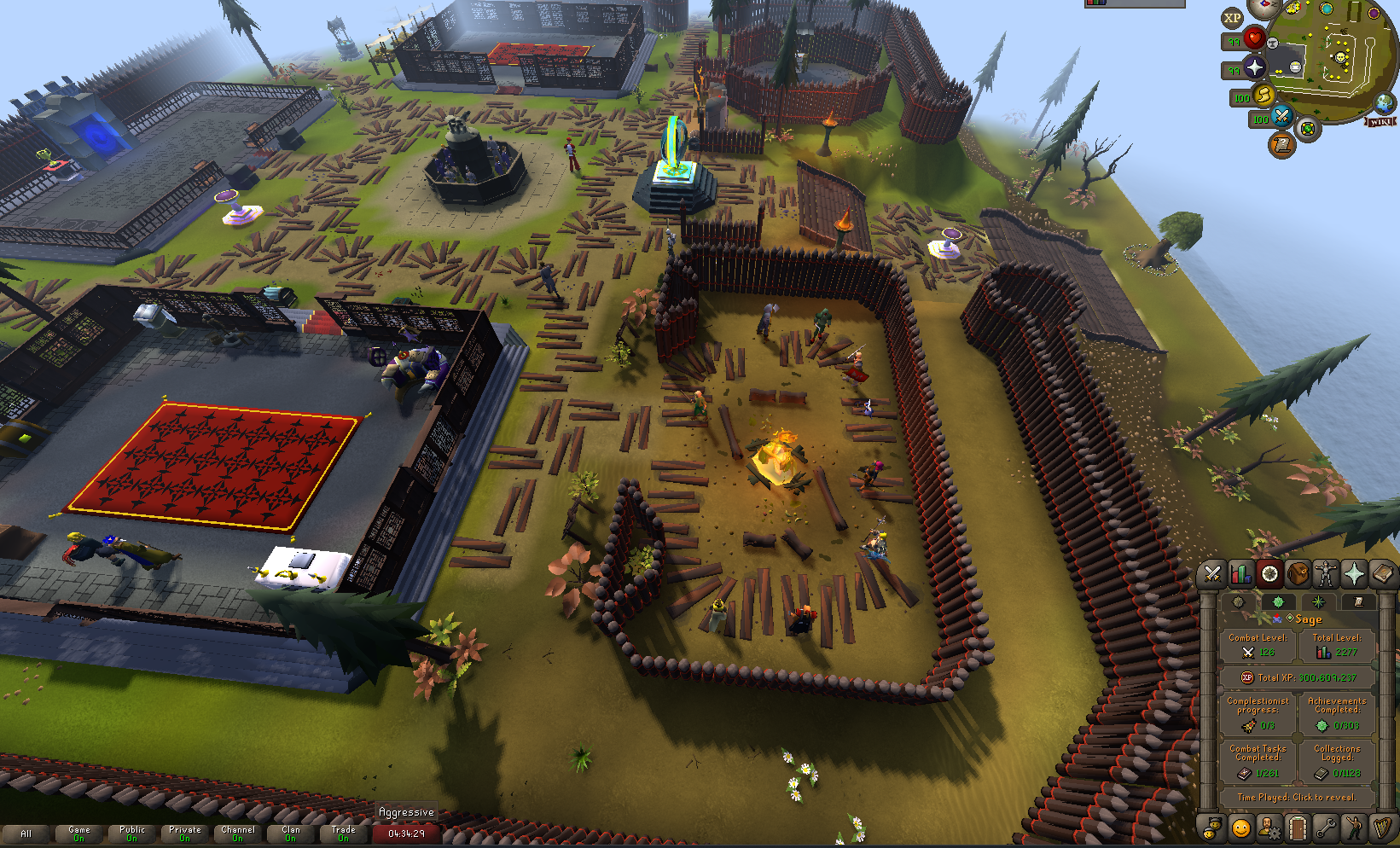This screenshot has width=1400, height=848.
Task: Open the world map globe
Action: click(x=1384, y=103)
